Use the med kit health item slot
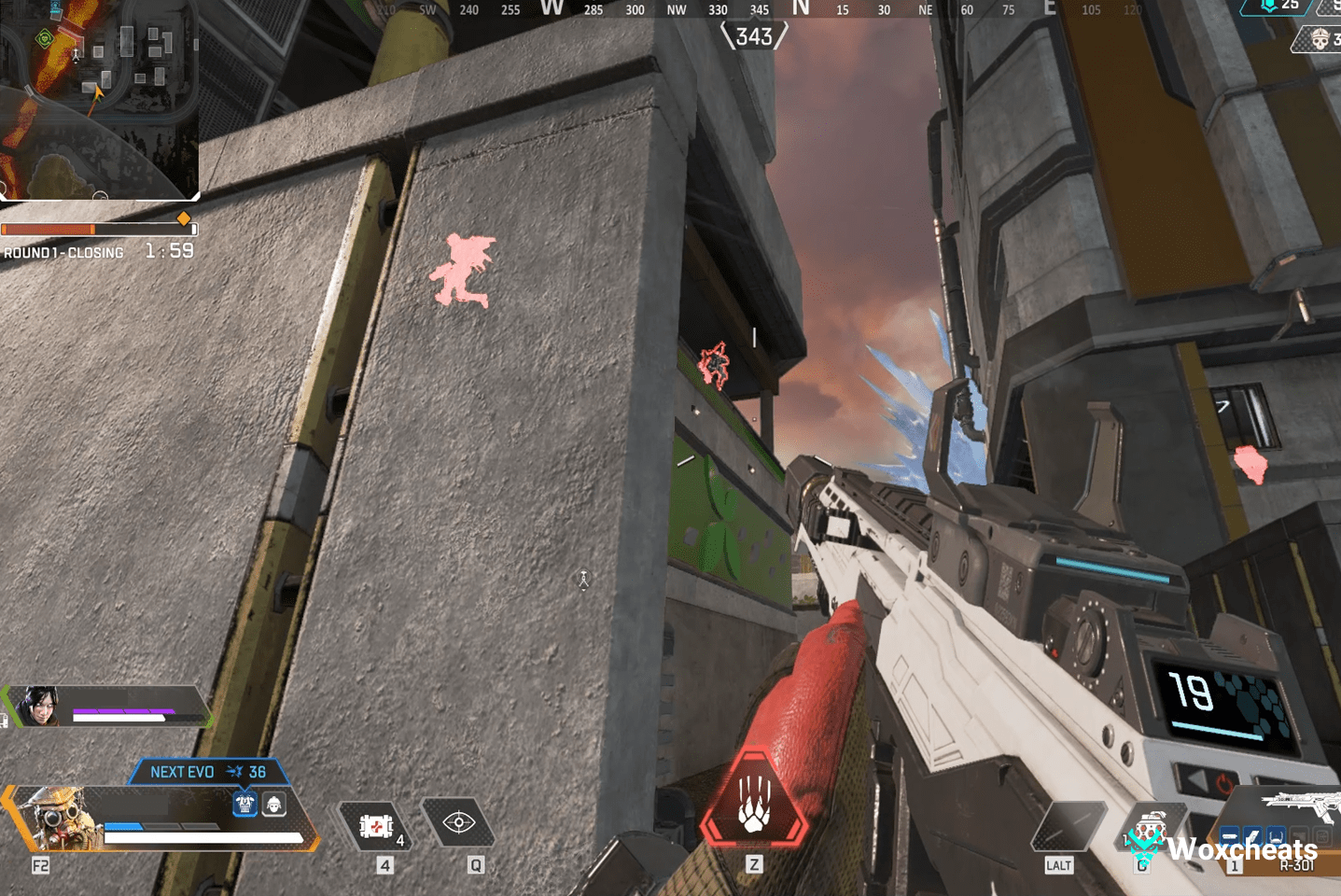Viewport: 1341px width, 896px height. pos(376,826)
